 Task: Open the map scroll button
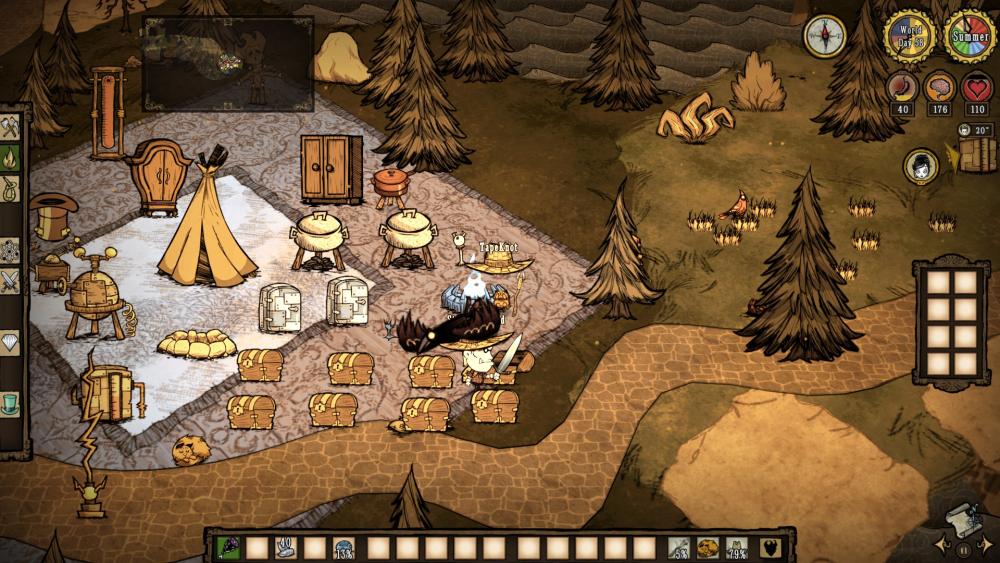pyautogui.click(x=962, y=517)
